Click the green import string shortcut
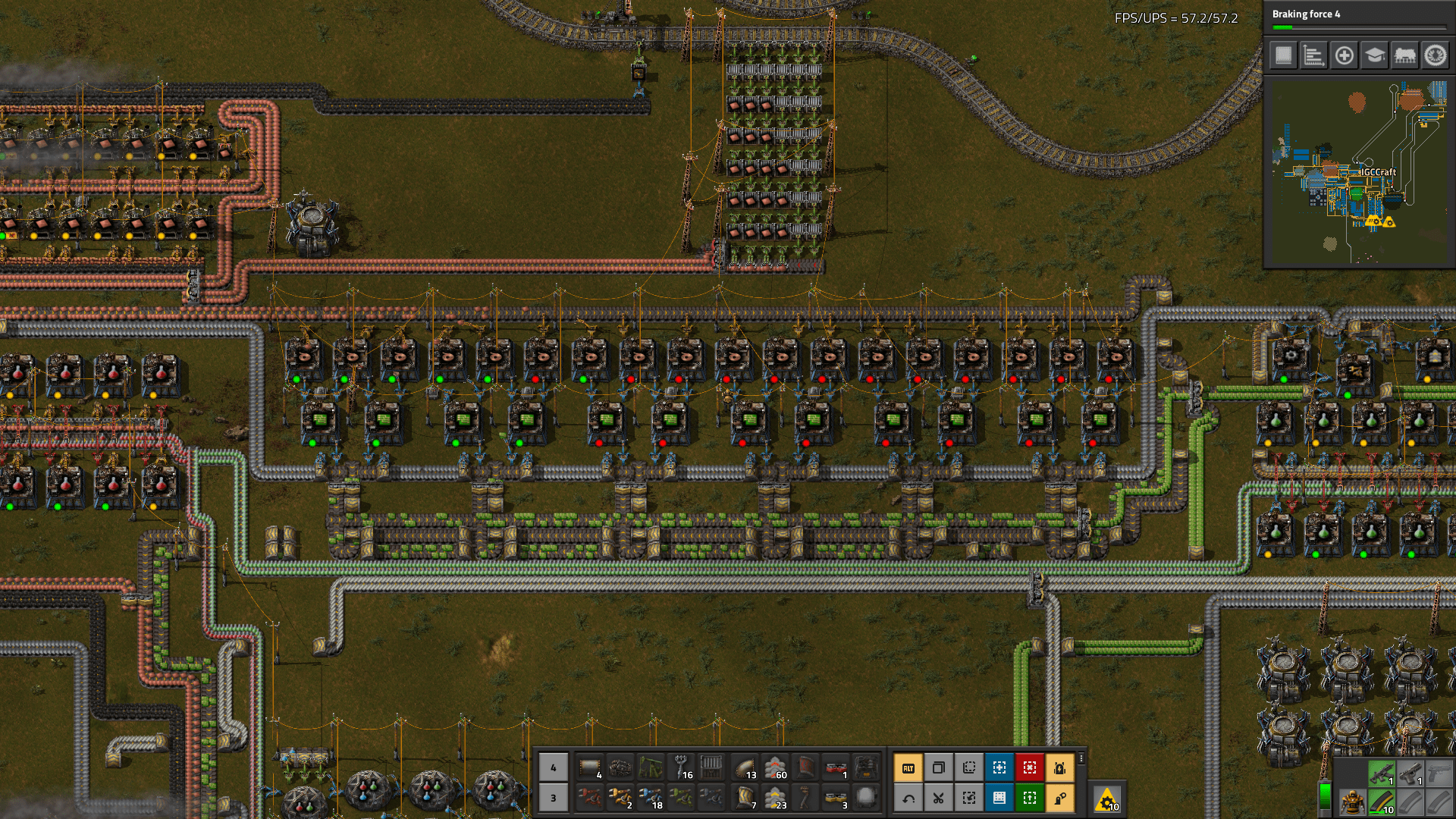 coord(1030,798)
